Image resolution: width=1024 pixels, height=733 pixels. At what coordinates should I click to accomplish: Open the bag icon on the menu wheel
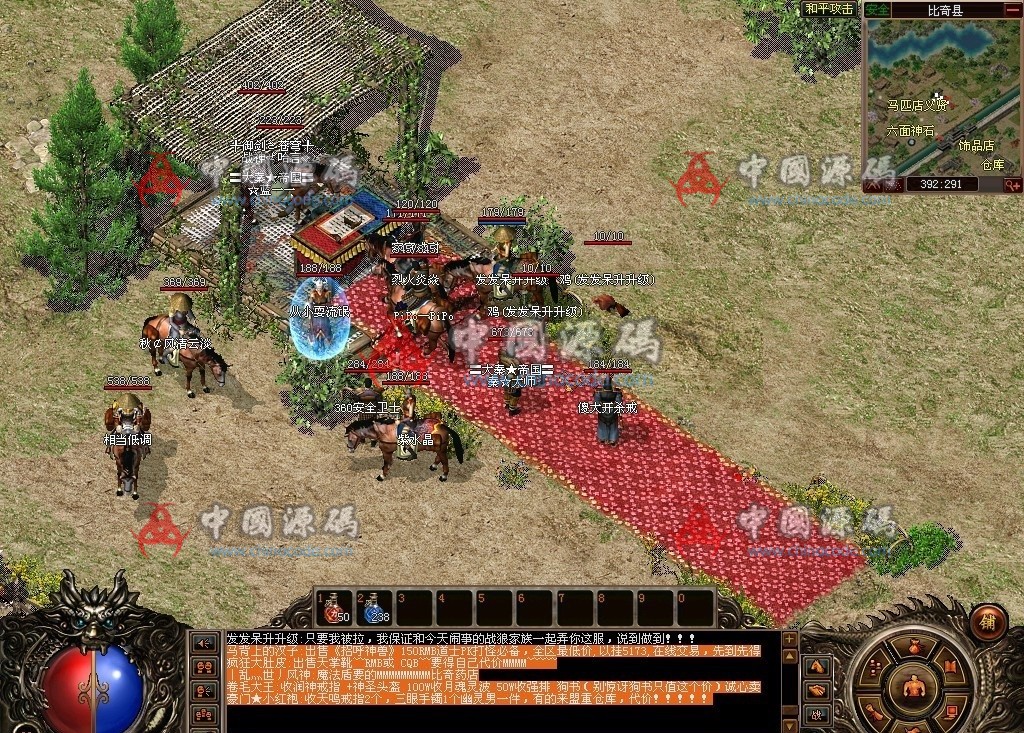click(912, 647)
